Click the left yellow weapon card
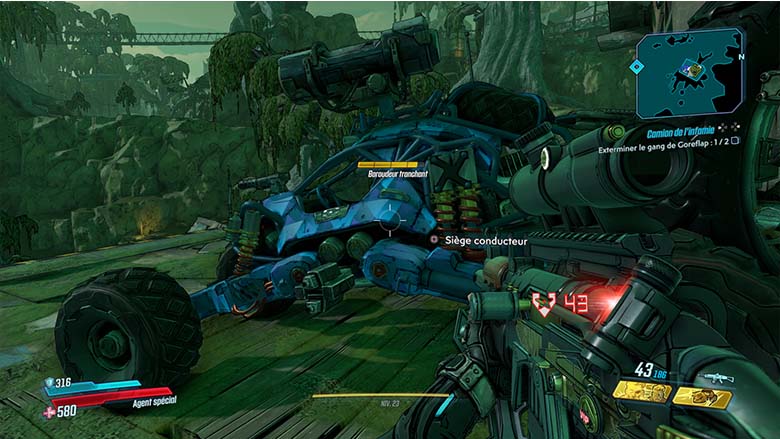This screenshot has height=439, width=780. click(x=641, y=393)
